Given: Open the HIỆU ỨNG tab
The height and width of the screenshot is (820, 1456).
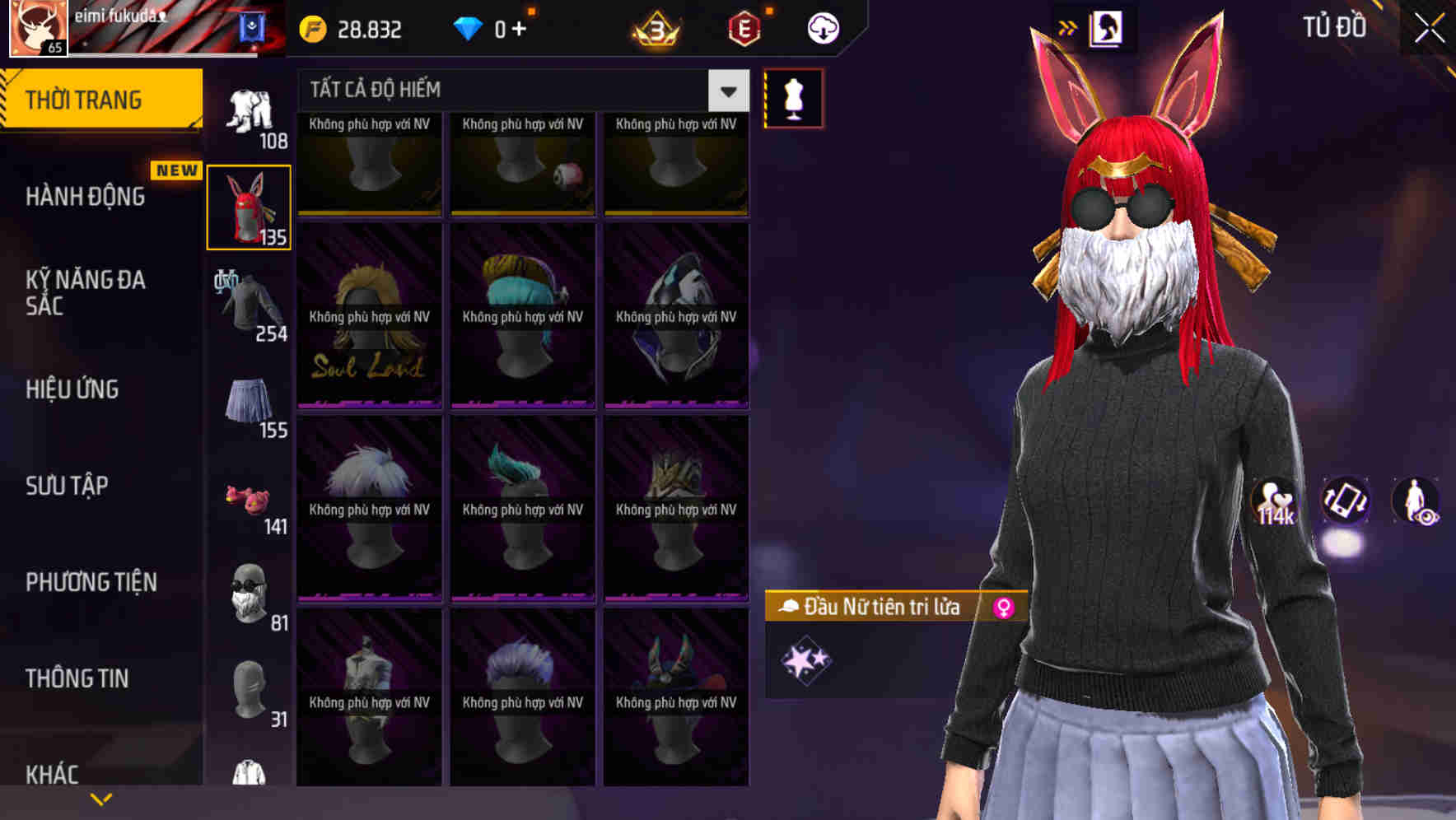Looking at the screenshot, I should [72, 389].
